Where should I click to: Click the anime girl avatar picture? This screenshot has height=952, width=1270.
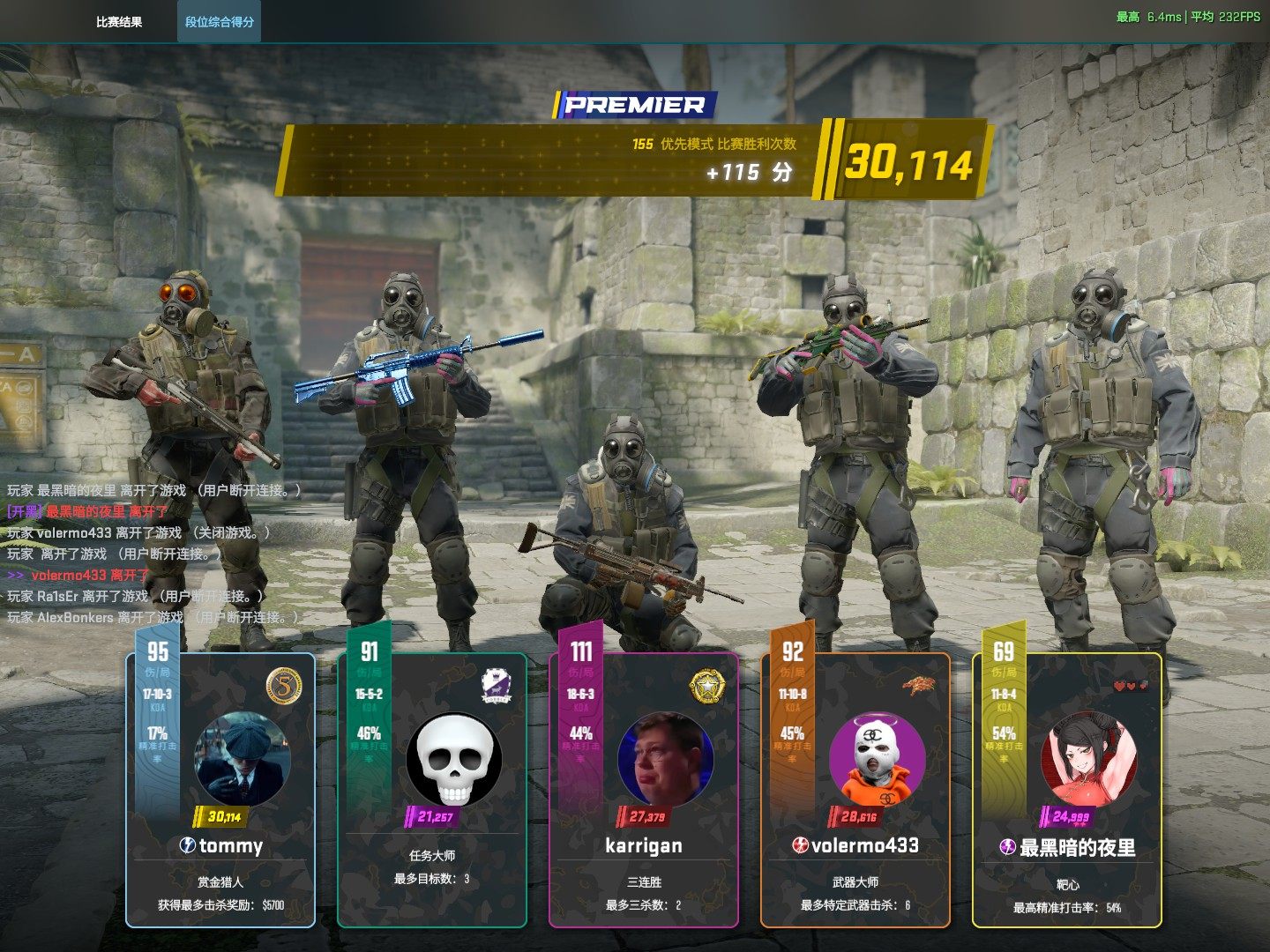1088,758
